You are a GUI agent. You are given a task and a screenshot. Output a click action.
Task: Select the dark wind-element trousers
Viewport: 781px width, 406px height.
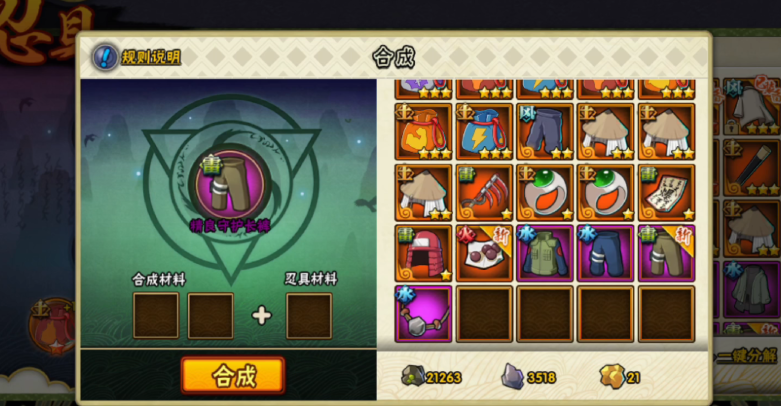tap(545, 132)
